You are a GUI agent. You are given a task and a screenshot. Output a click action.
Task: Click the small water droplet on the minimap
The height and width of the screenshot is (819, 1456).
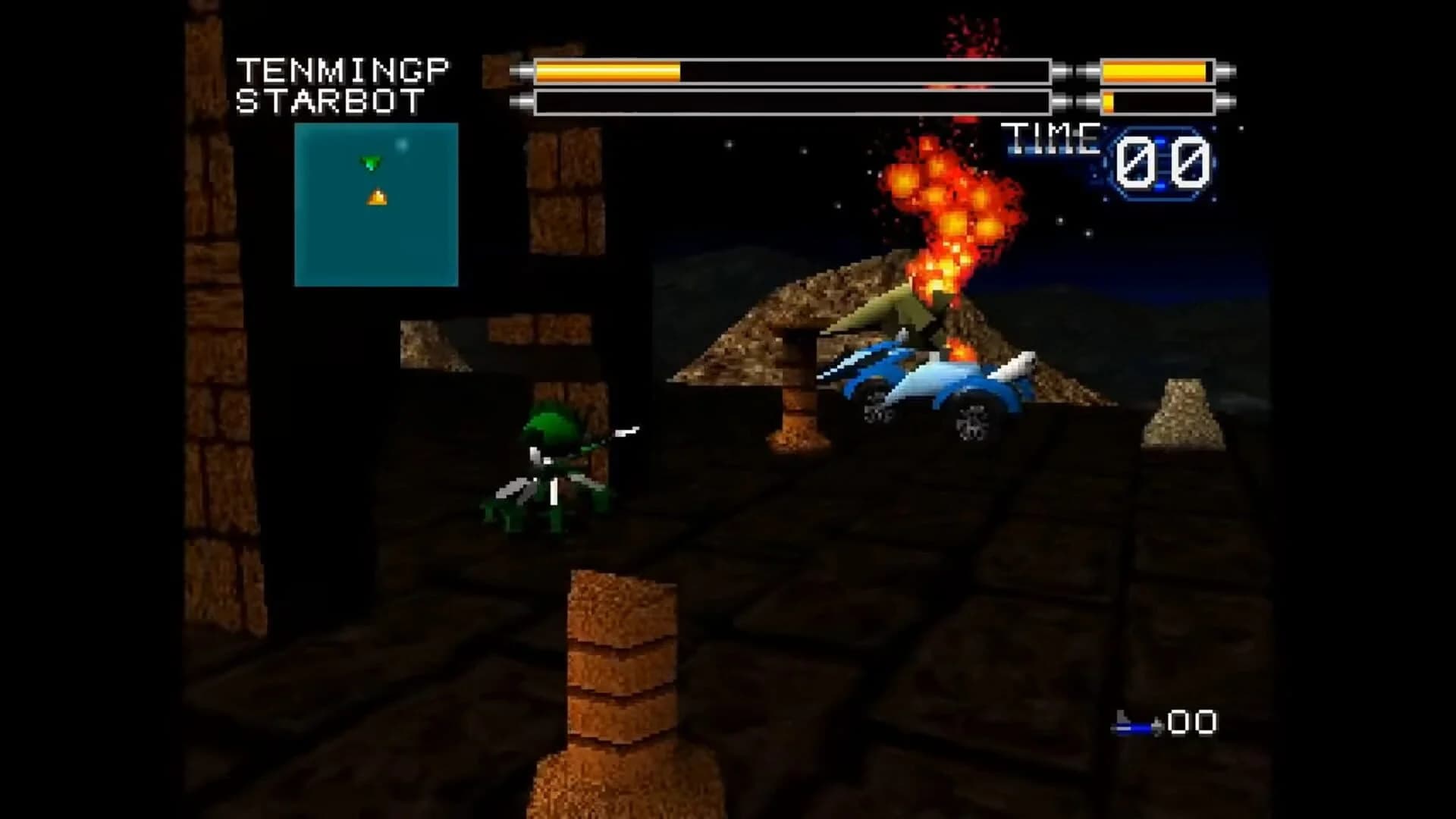(403, 145)
